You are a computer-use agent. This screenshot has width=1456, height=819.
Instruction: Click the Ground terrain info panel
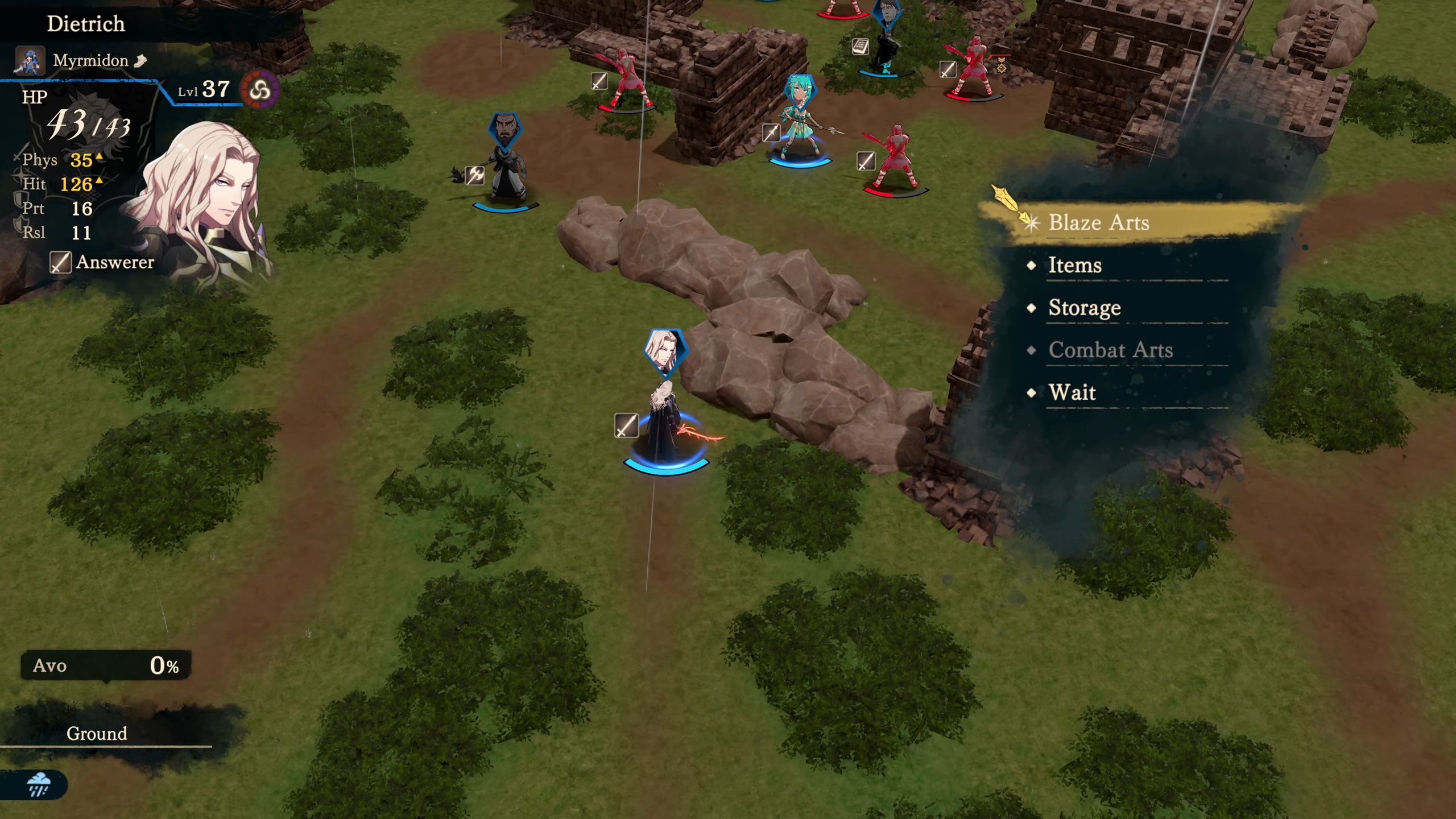pyautogui.click(x=97, y=733)
